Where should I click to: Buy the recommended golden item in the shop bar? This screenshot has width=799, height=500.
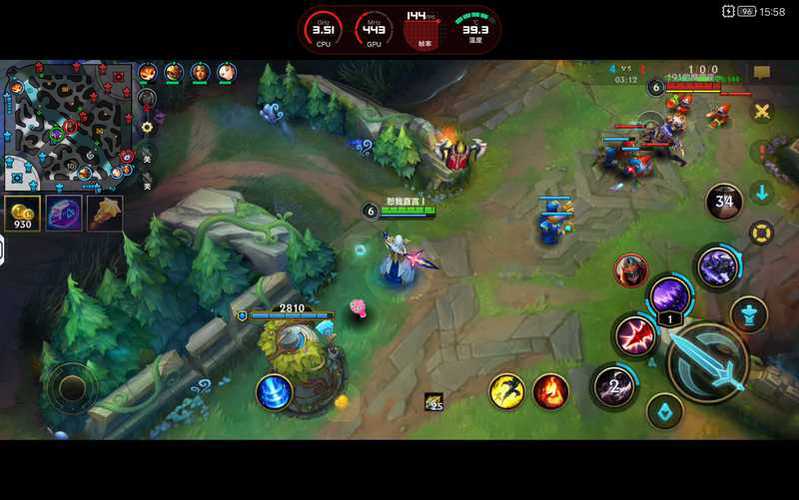click(x=105, y=214)
